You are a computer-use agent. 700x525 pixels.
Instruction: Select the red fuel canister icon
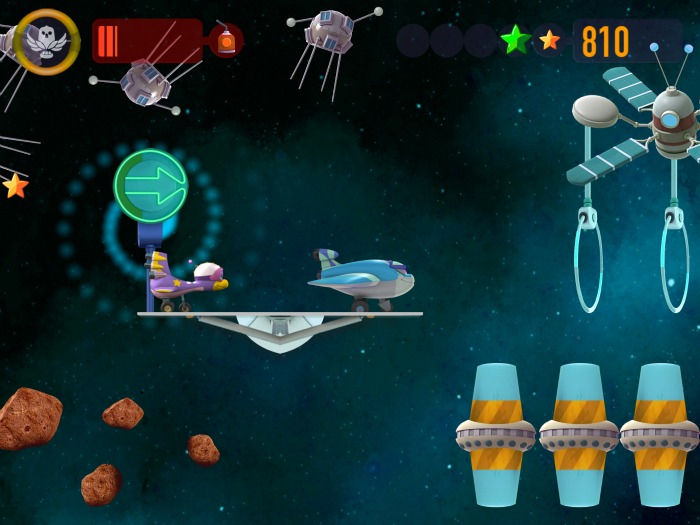pyautogui.click(x=226, y=42)
